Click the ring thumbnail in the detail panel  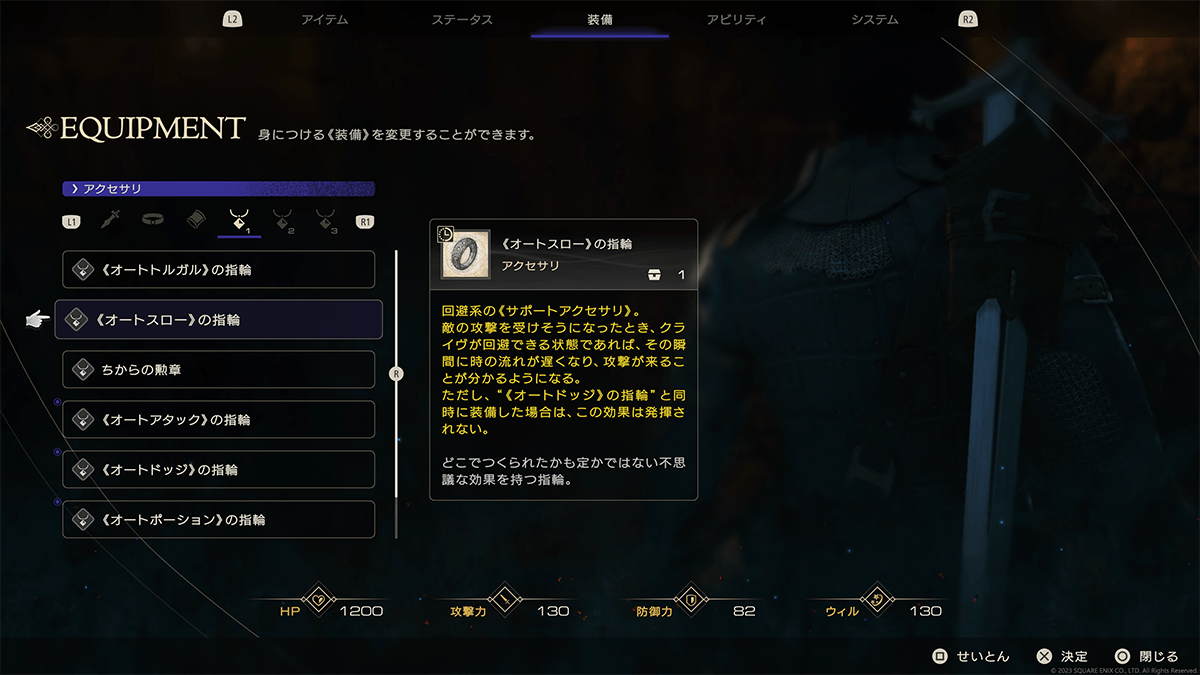(465, 255)
